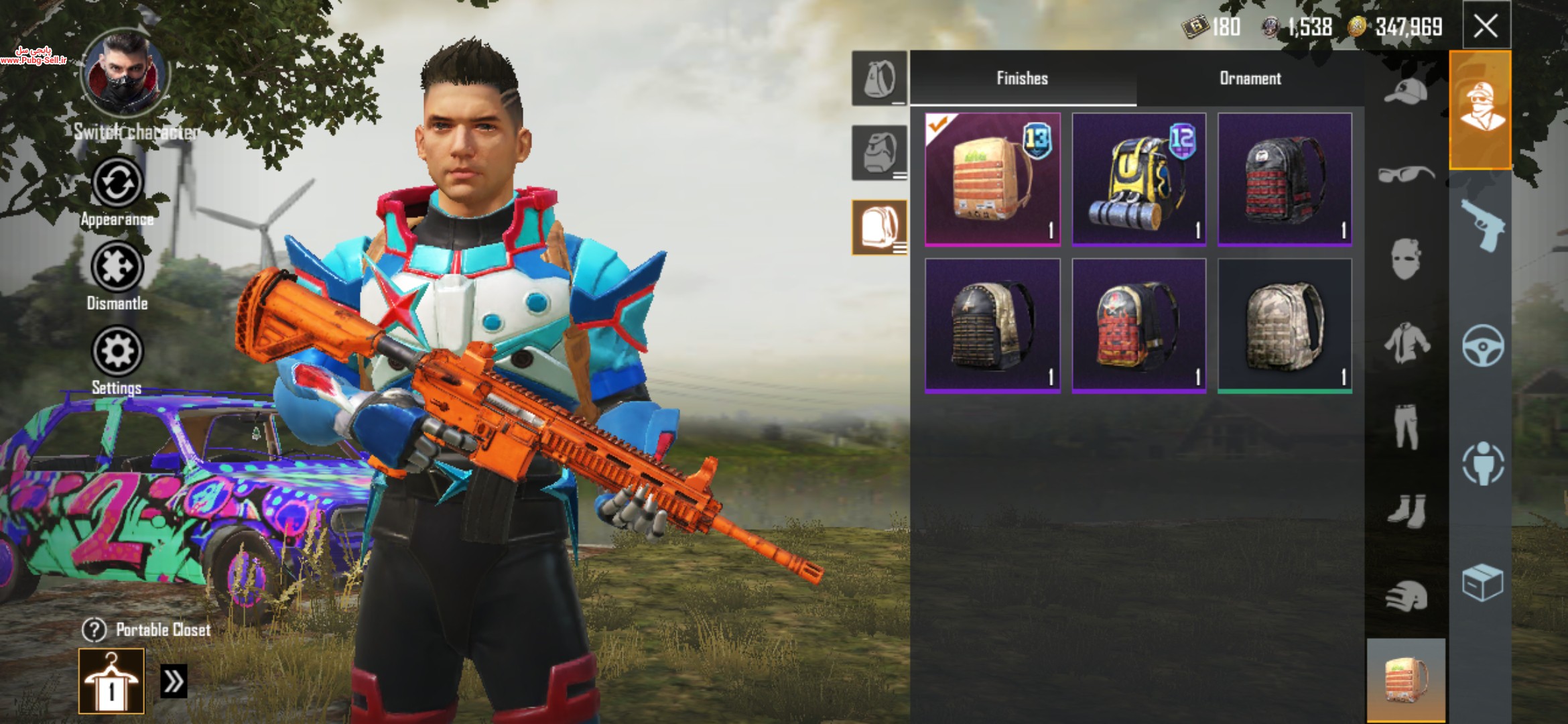
Task: Switch to the Ornament tab
Action: (1250, 78)
